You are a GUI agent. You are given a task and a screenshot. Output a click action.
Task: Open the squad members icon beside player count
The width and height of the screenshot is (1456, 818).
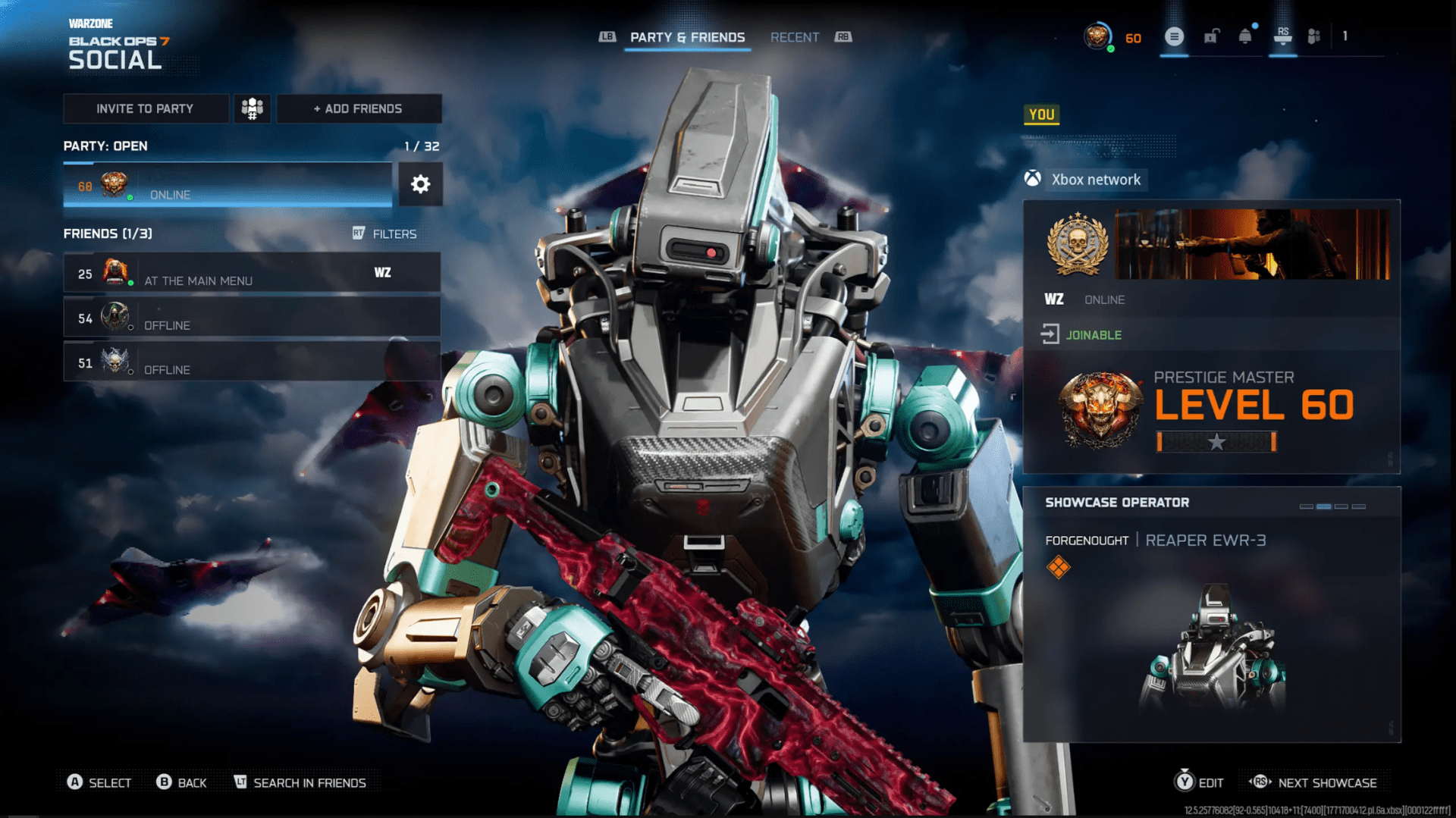(1316, 36)
